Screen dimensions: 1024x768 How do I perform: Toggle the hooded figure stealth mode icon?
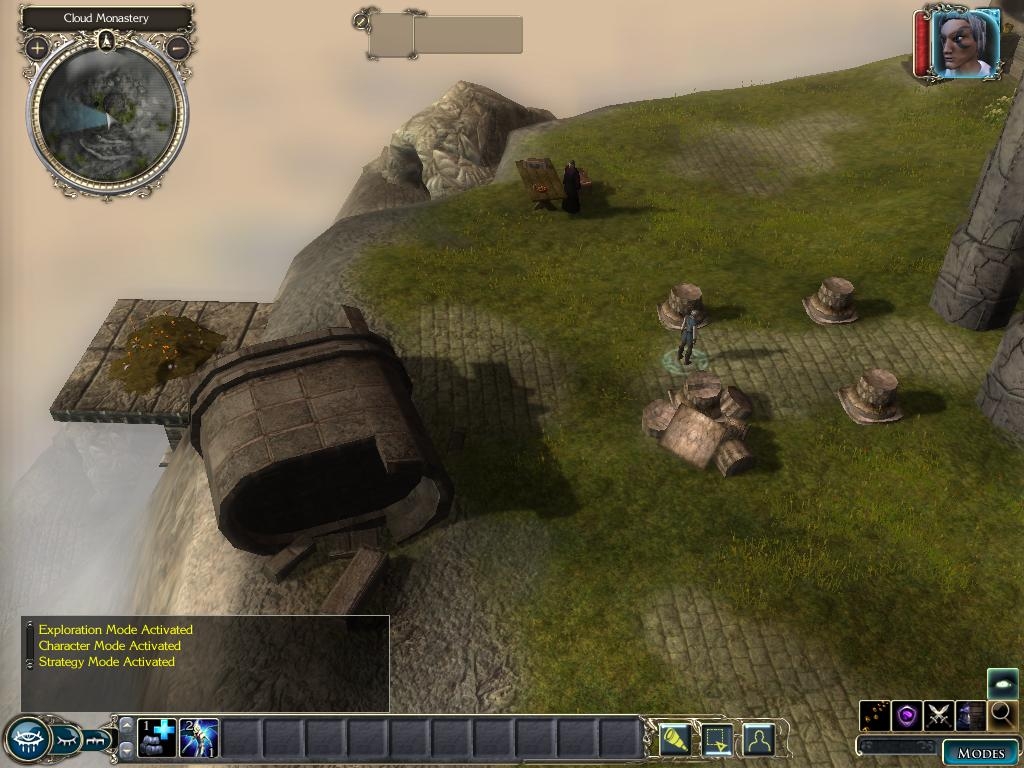point(970,715)
